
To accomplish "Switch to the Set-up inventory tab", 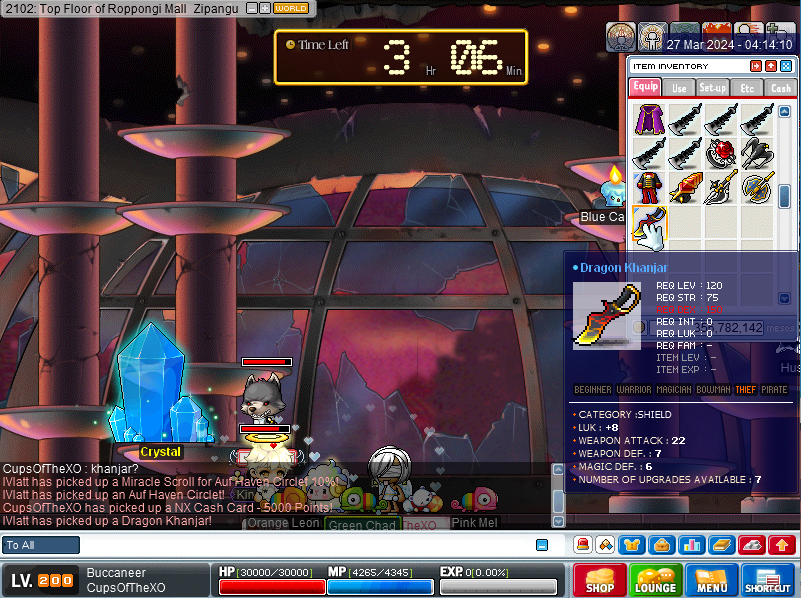I will pyautogui.click(x=713, y=88).
